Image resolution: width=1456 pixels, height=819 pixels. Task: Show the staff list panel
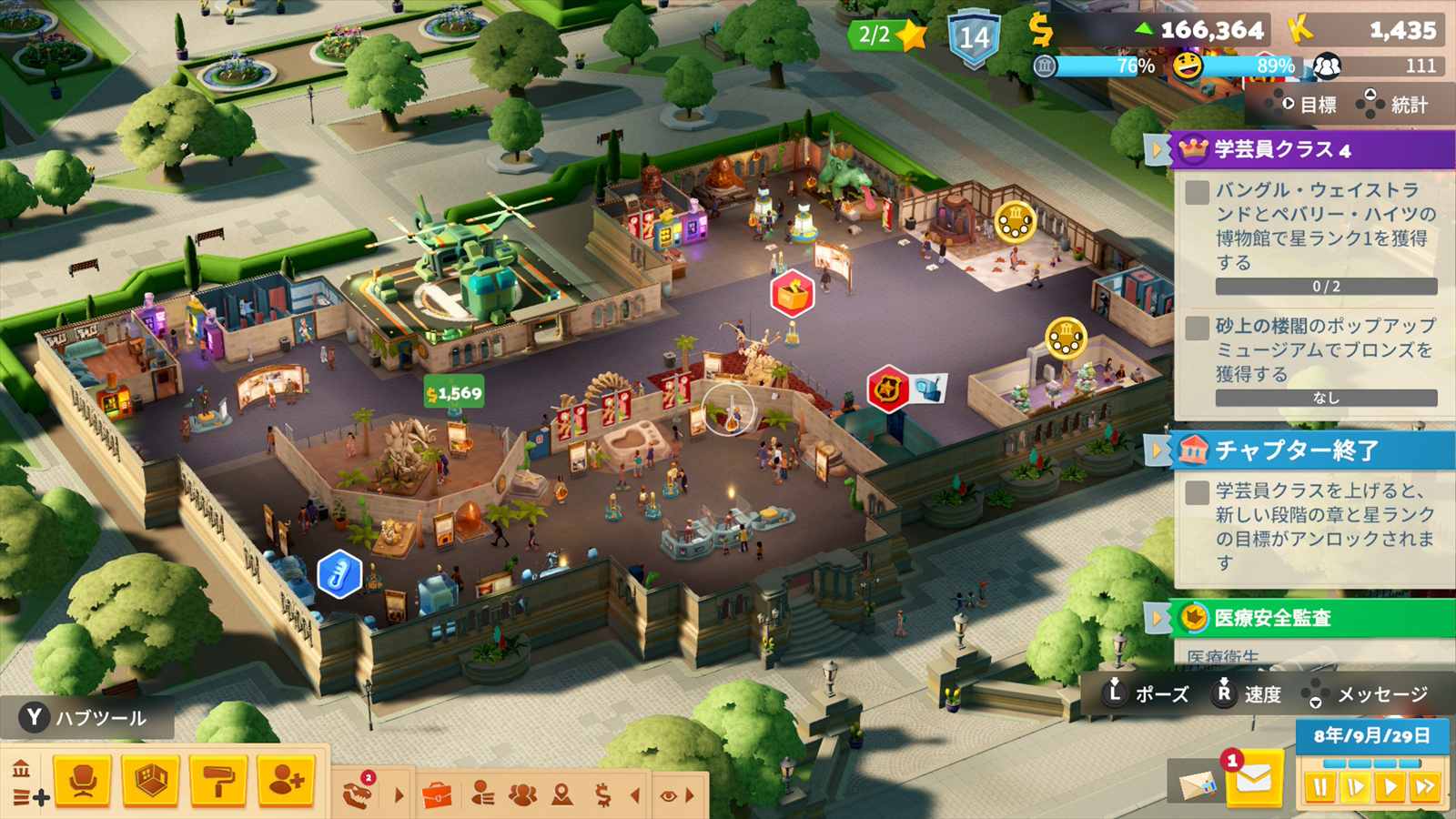[x=482, y=795]
